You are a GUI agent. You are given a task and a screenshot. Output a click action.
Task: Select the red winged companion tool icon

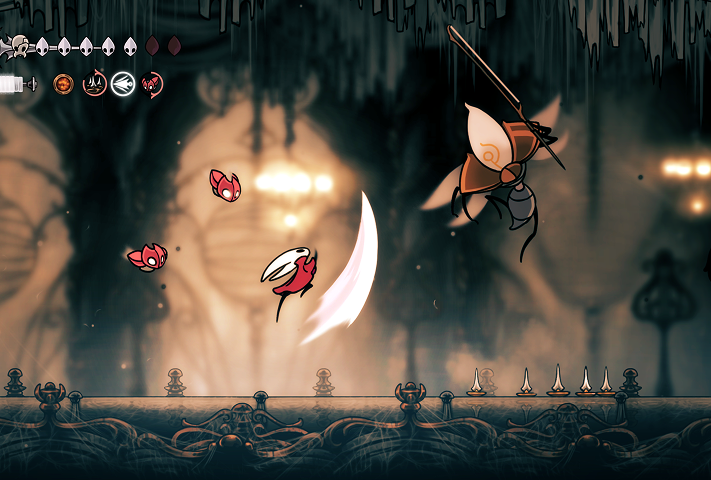point(152,84)
